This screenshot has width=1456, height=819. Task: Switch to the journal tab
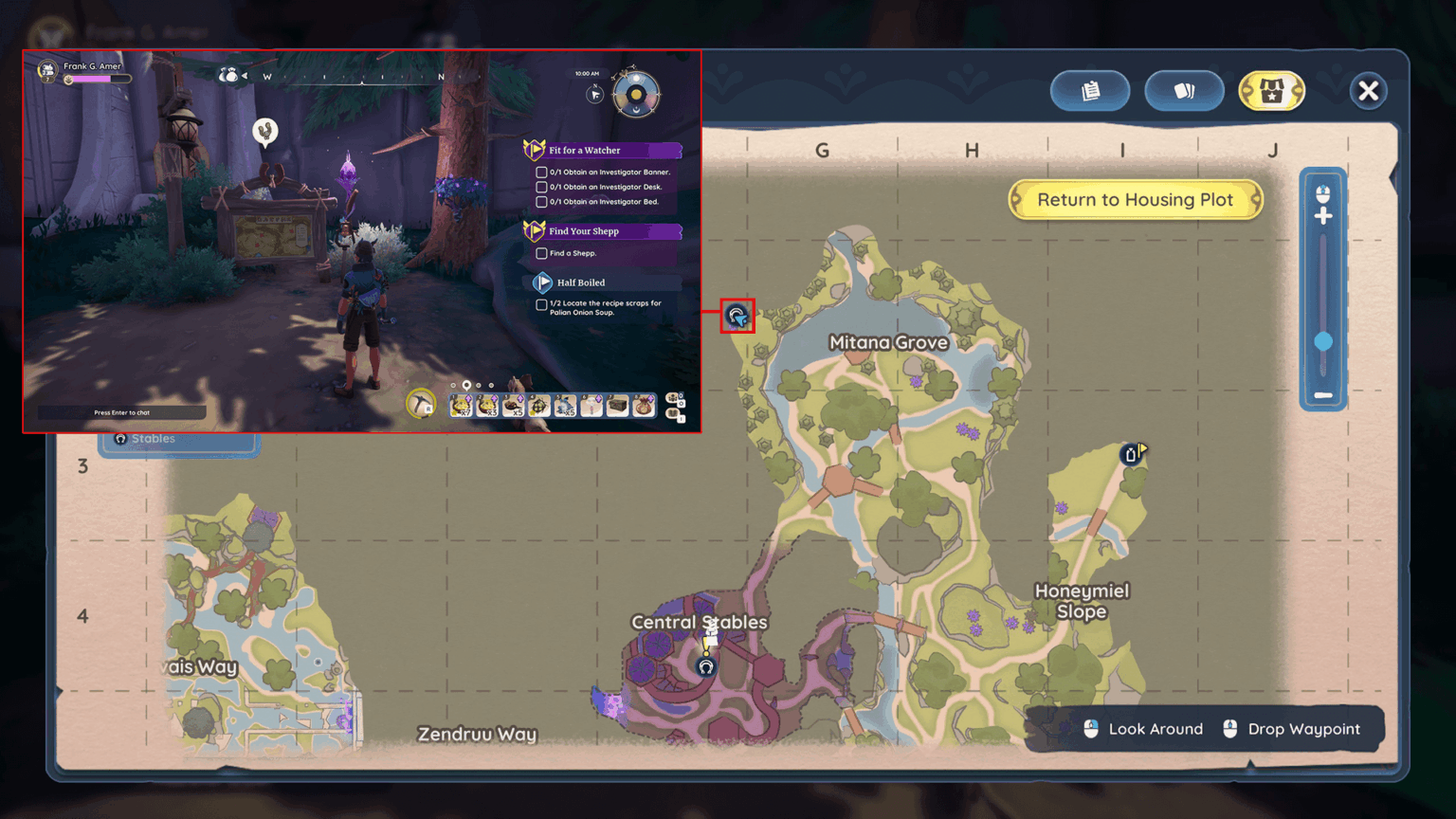[1089, 90]
